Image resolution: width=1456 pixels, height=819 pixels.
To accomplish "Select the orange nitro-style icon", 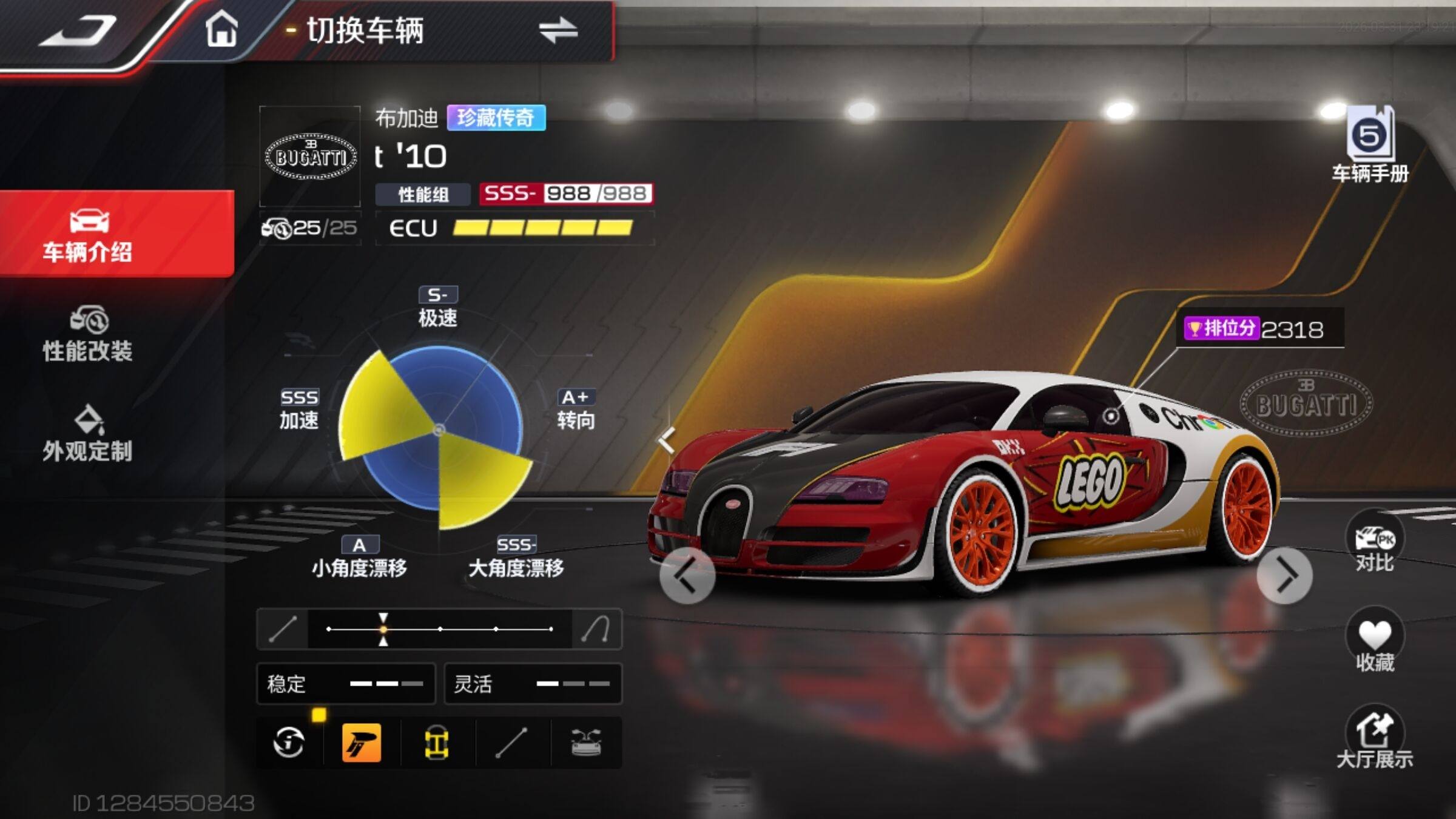I will coord(362,743).
